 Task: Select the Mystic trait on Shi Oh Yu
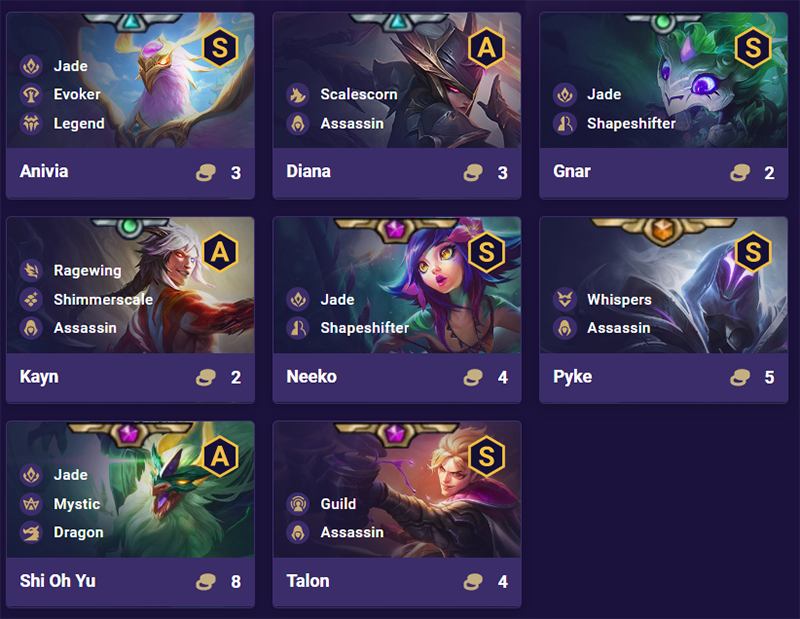coord(76,504)
